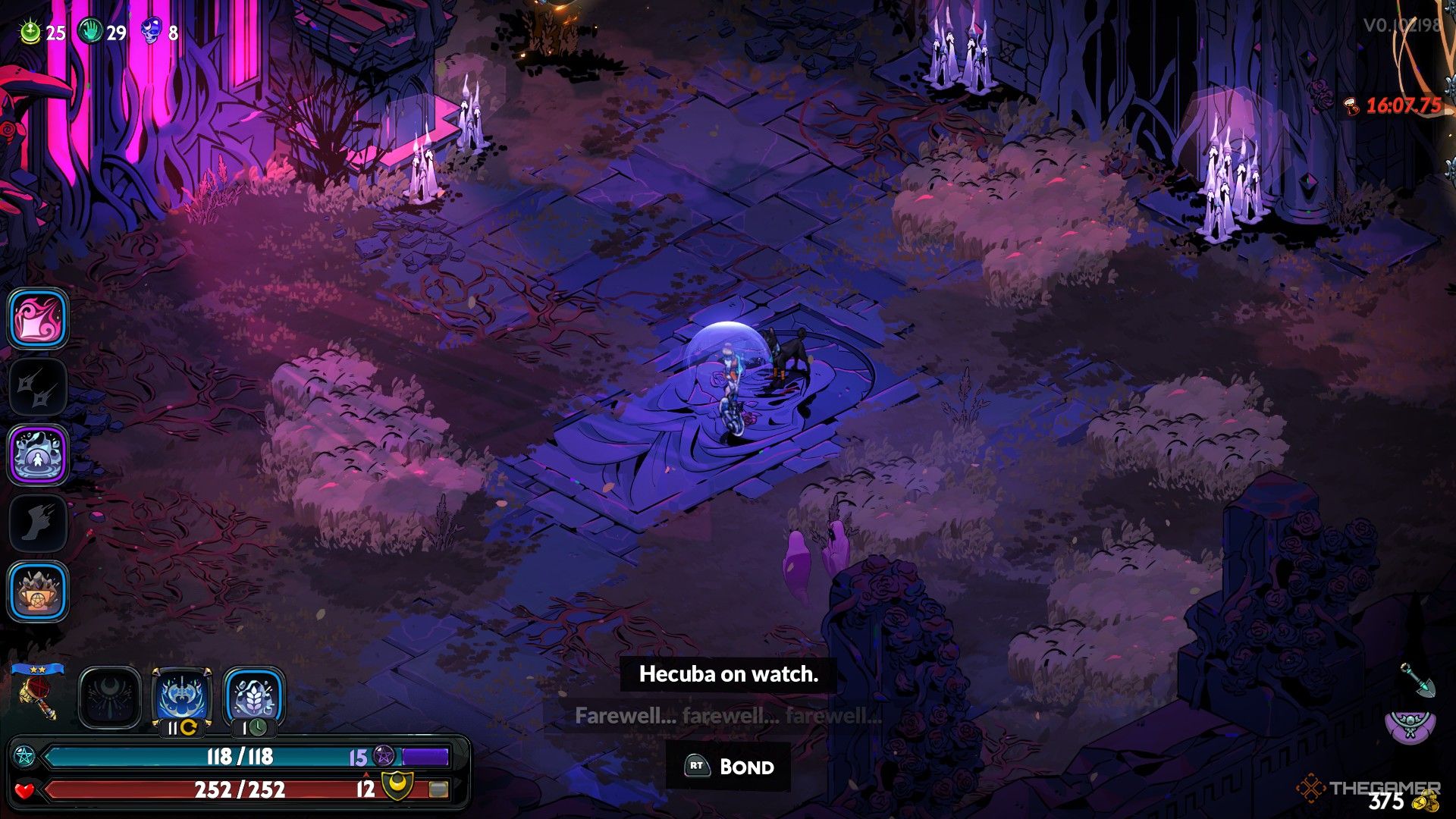The height and width of the screenshot is (819, 1456).
Task: Select the blue double-axe boon icon
Action: (182, 696)
